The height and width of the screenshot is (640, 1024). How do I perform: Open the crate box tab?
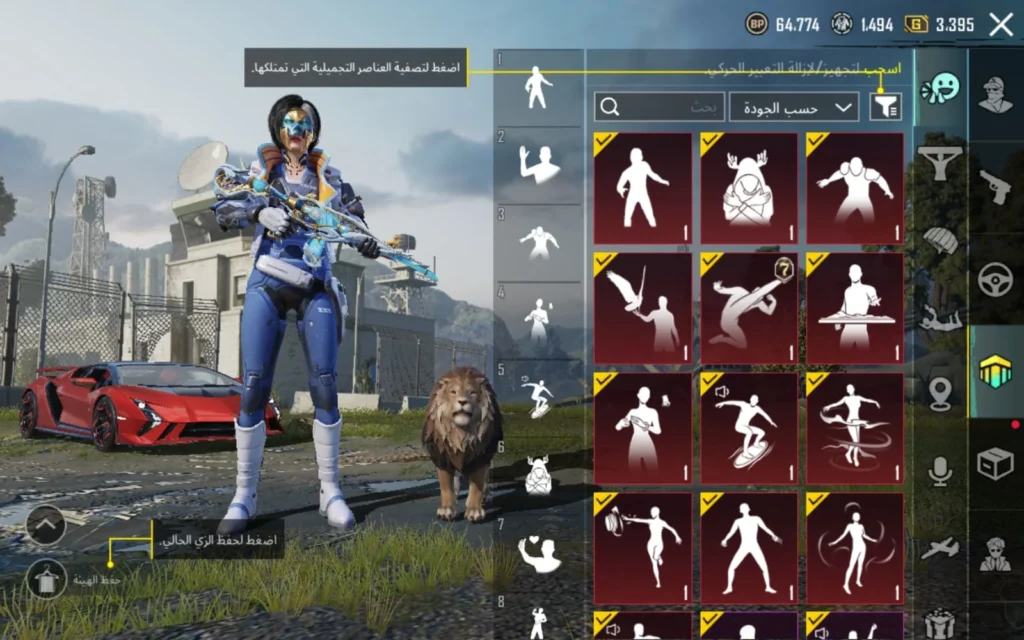pyautogui.click(x=995, y=464)
